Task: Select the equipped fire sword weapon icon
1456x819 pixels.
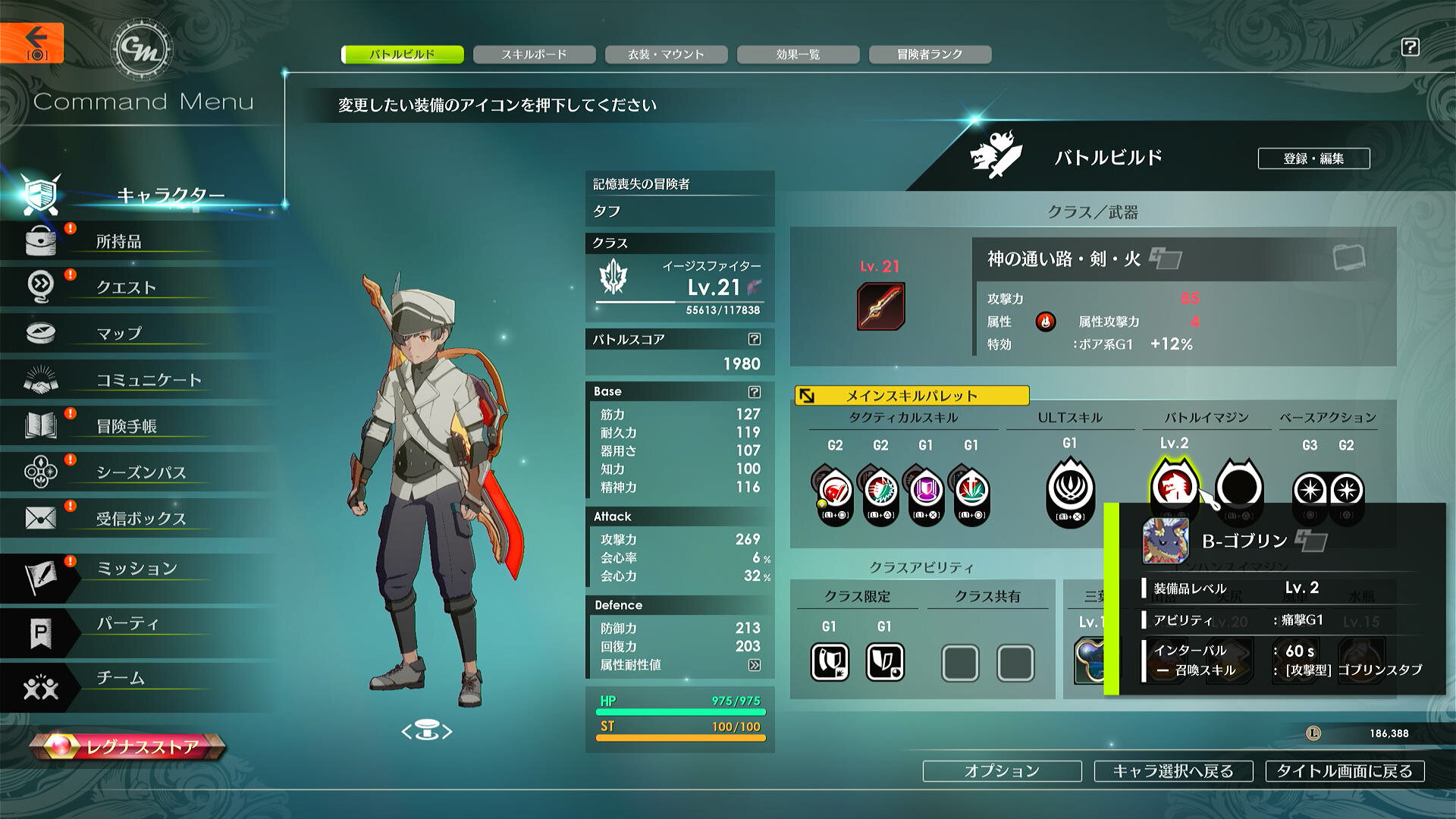Action: (x=880, y=306)
